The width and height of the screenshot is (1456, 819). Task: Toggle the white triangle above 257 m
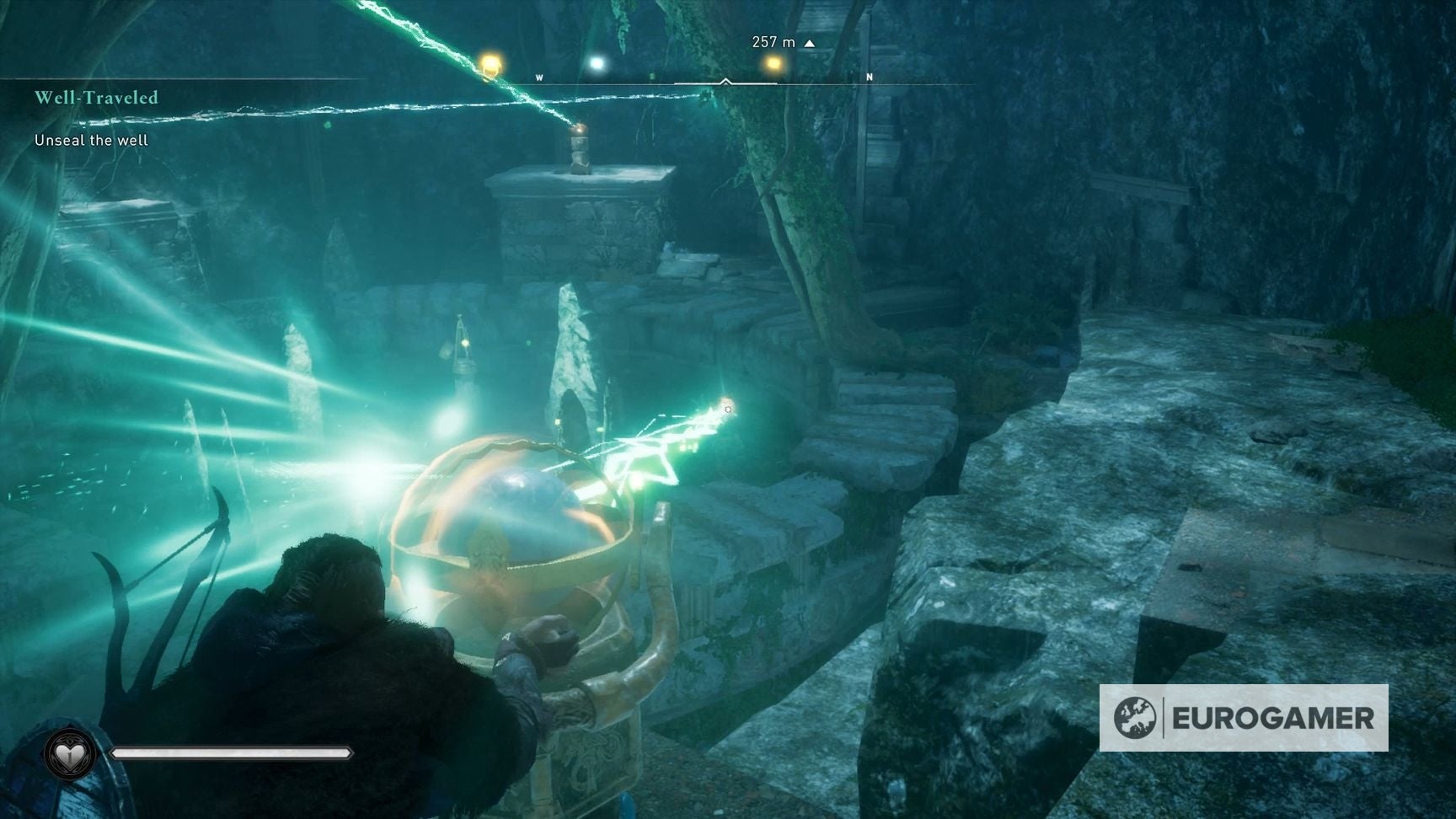pyautogui.click(x=809, y=41)
